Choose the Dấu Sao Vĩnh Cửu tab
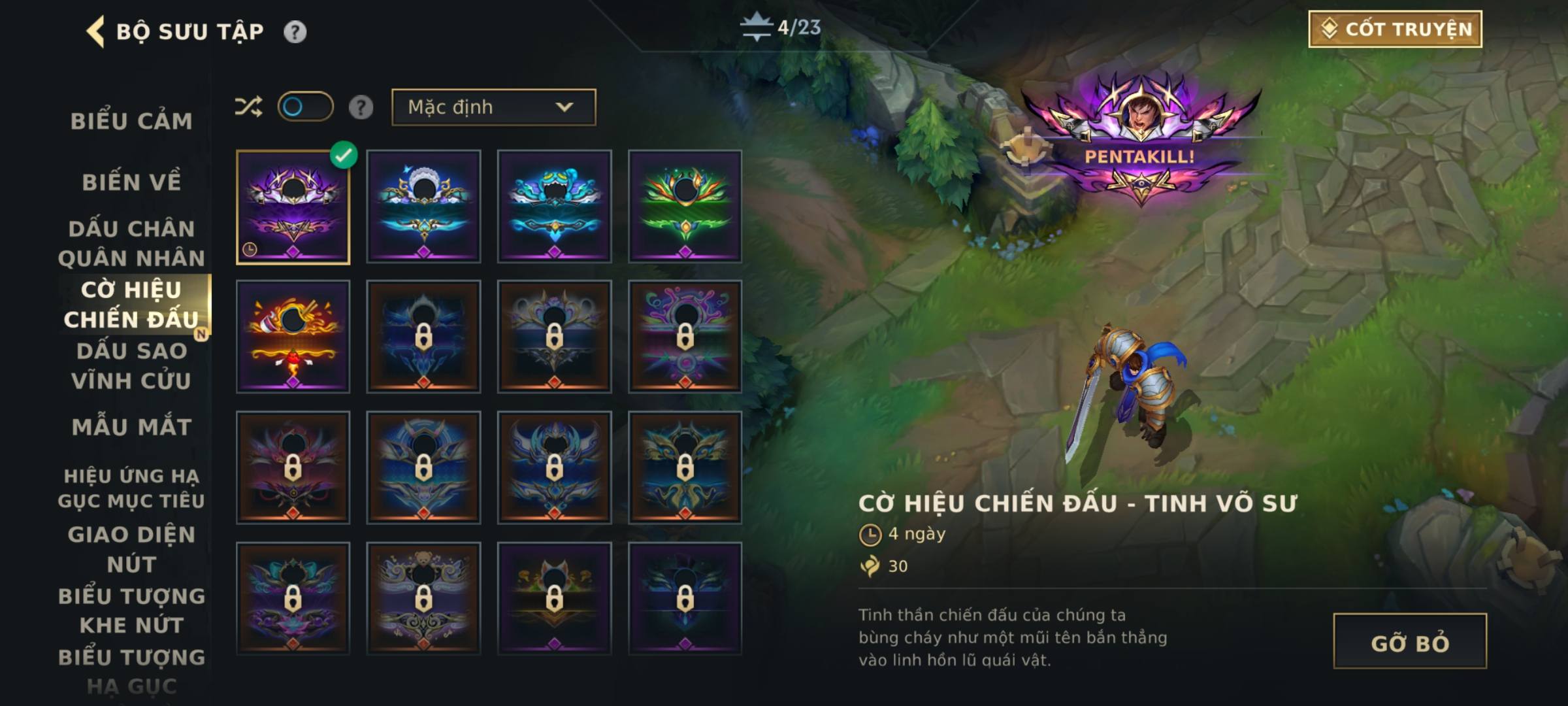 pyautogui.click(x=131, y=365)
